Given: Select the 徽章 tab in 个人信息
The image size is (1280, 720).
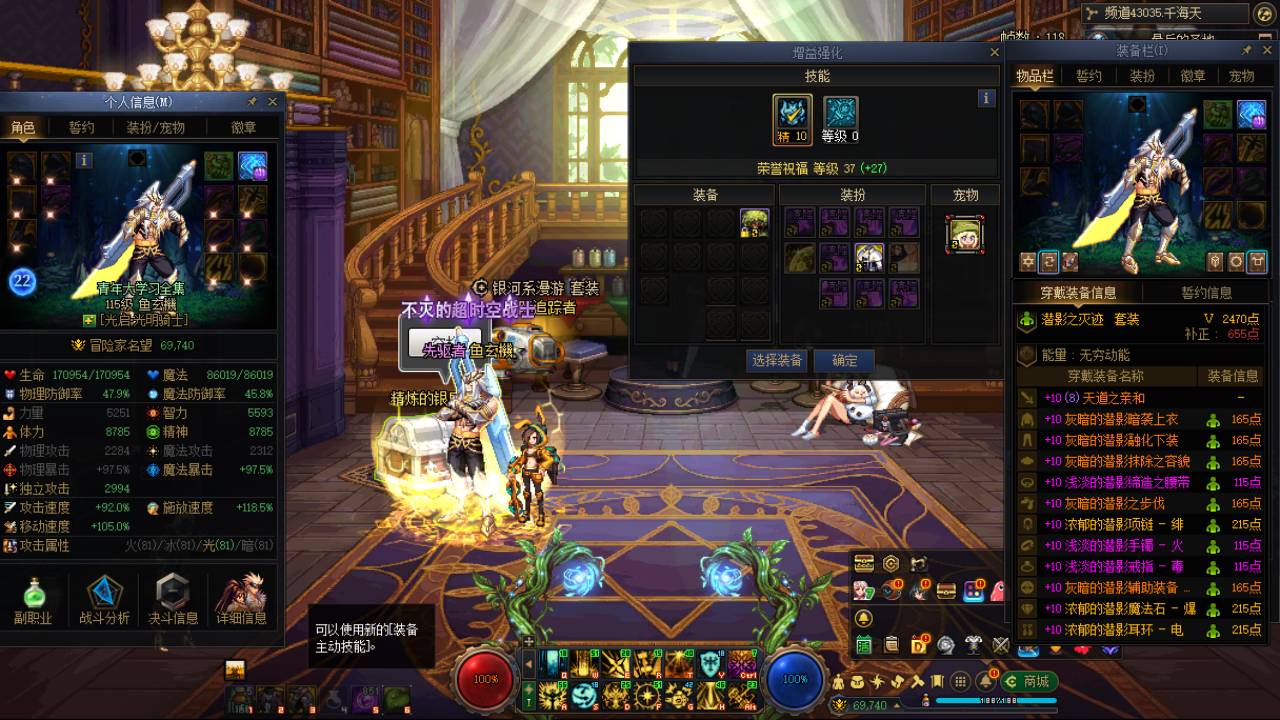Looking at the screenshot, I should (243, 128).
